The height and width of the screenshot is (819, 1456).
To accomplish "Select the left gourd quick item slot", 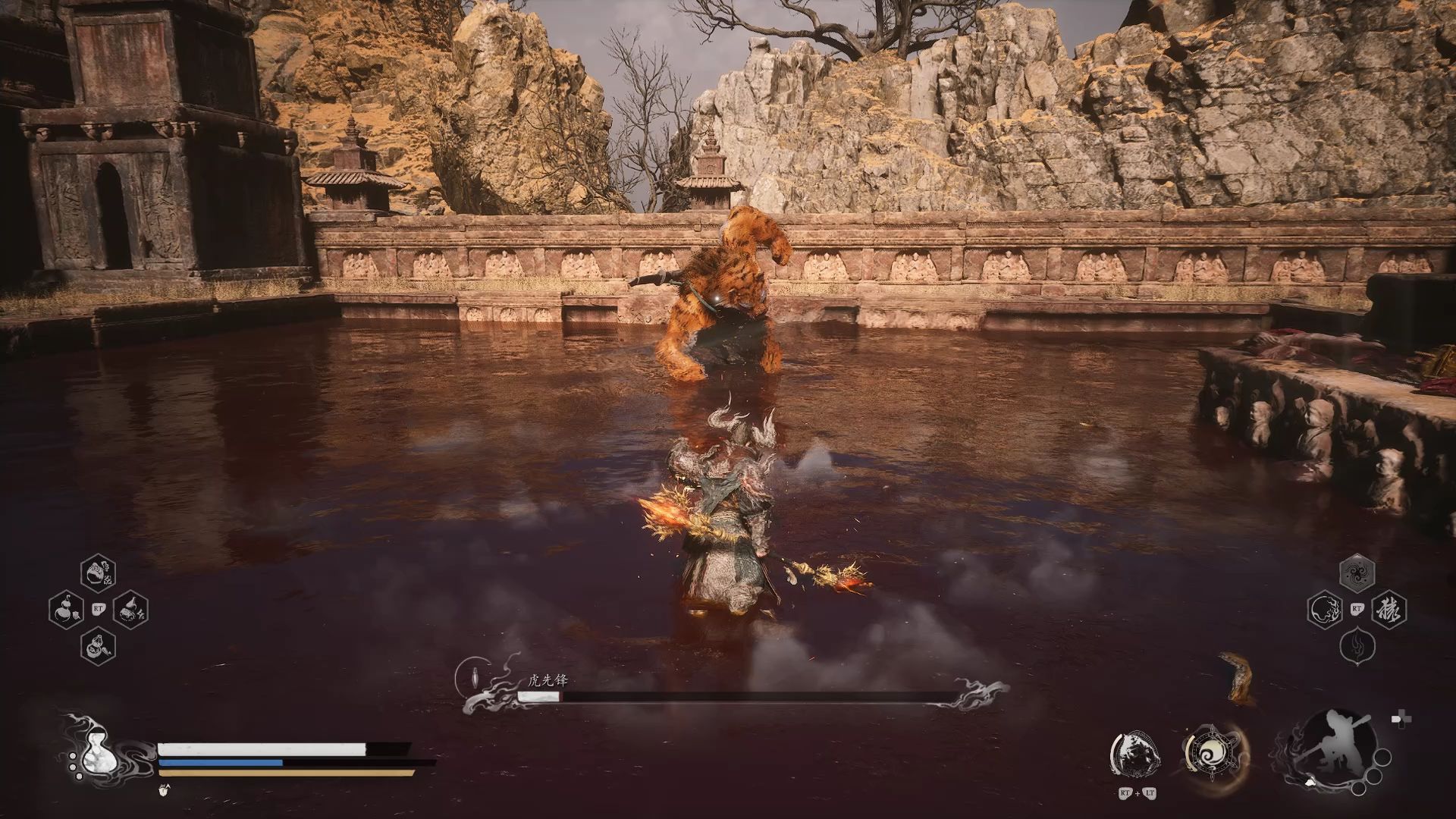I will coord(66,609).
